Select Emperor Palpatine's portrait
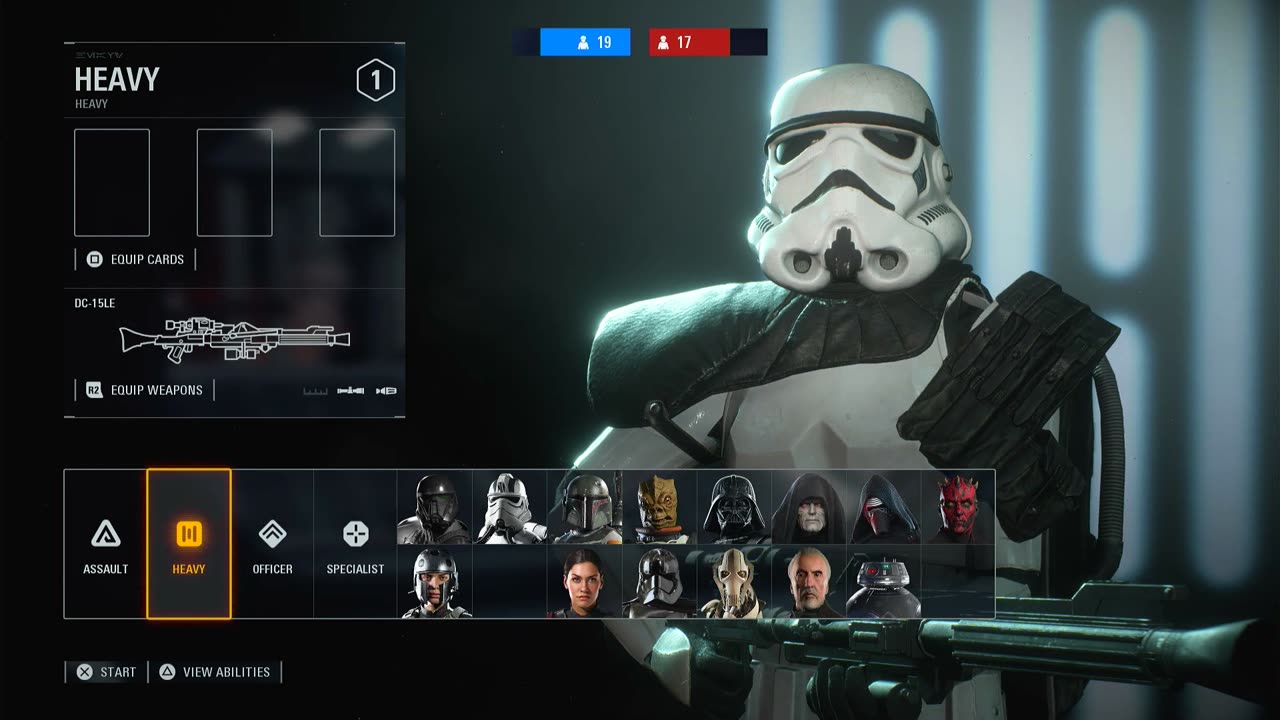This screenshot has height=720, width=1280. tap(809, 508)
